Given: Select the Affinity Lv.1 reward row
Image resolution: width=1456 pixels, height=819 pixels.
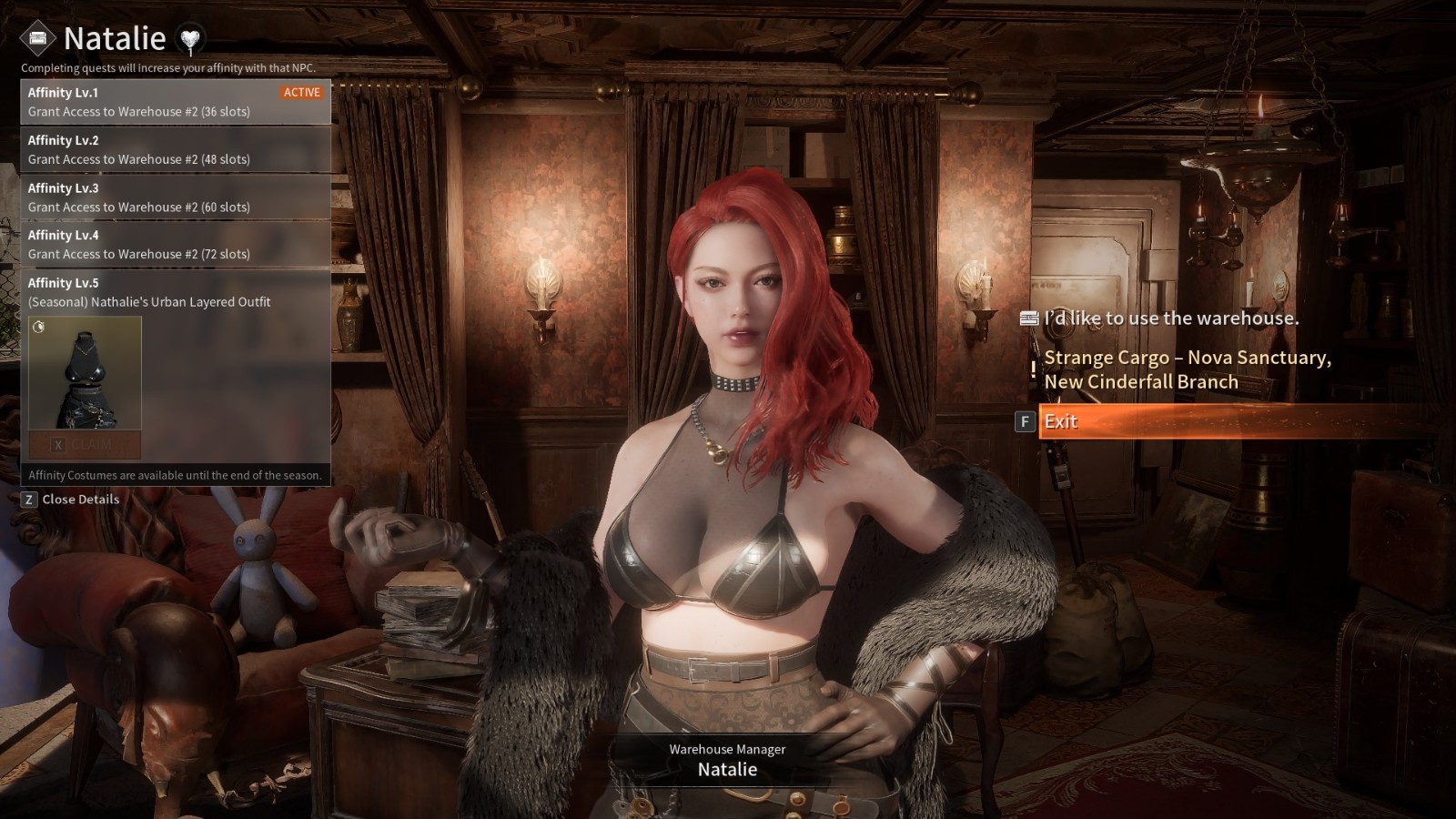Looking at the screenshot, I should (x=176, y=102).
